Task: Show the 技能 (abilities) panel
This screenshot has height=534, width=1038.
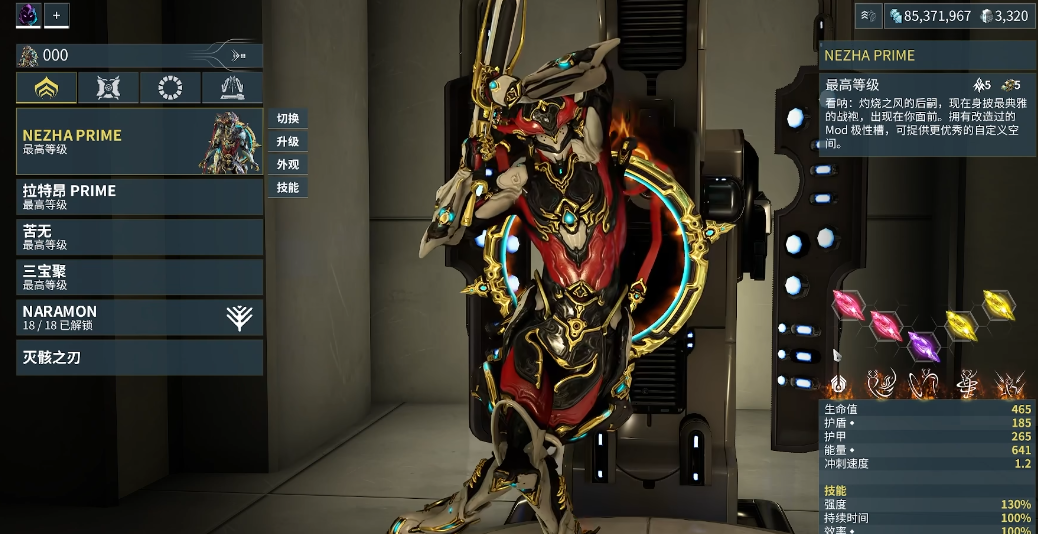Action: (288, 188)
